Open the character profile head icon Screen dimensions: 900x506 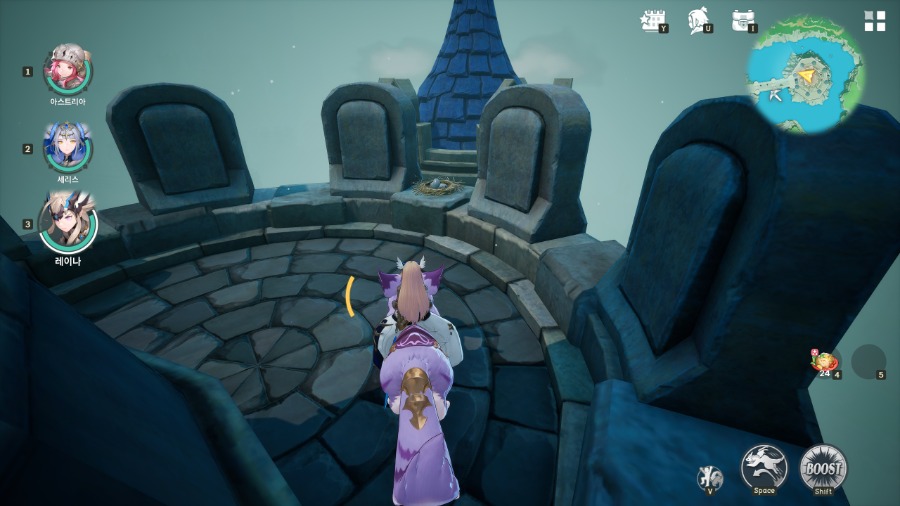(x=698, y=20)
